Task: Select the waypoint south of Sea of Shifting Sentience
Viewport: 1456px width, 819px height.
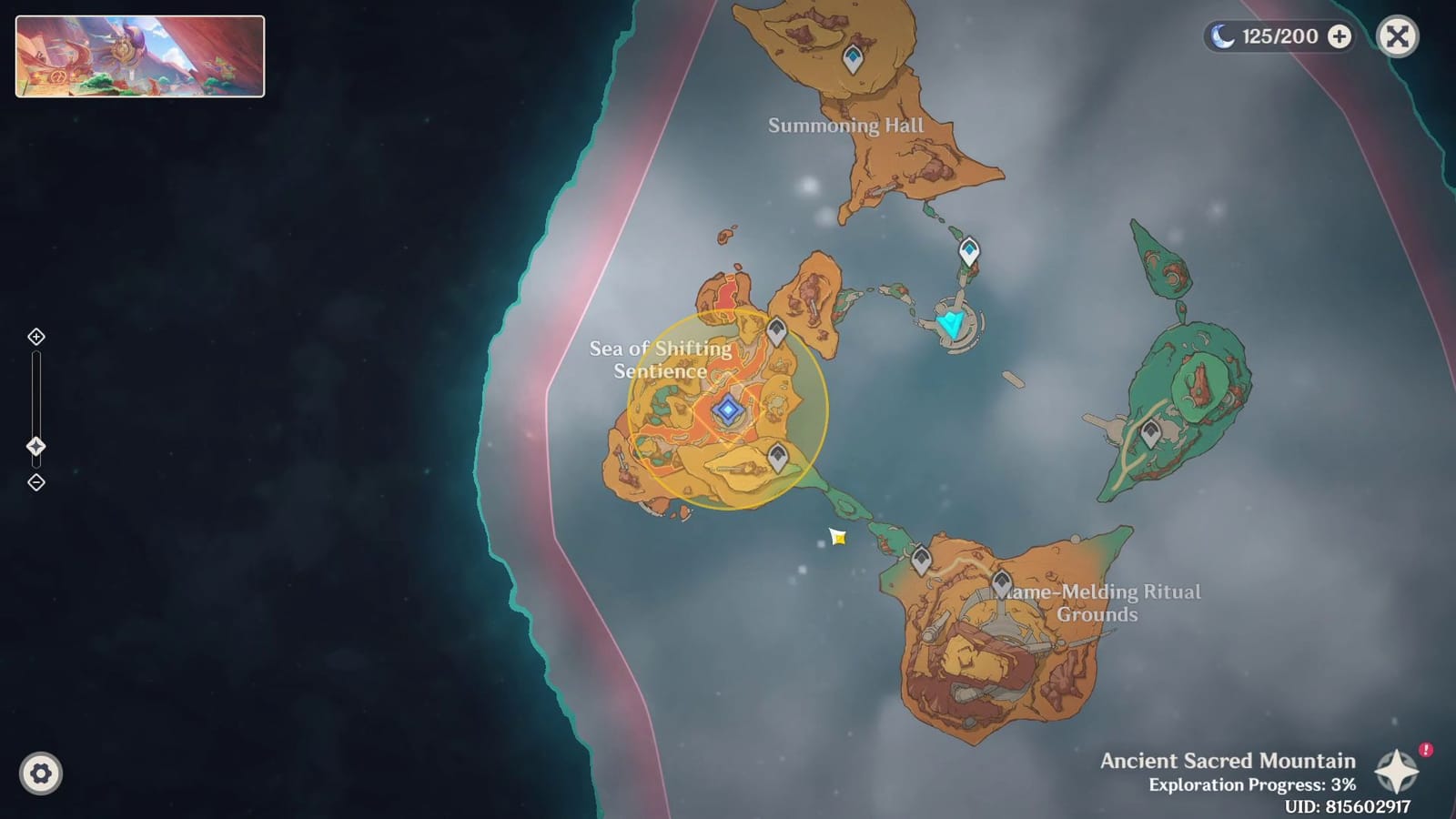Action: click(779, 457)
